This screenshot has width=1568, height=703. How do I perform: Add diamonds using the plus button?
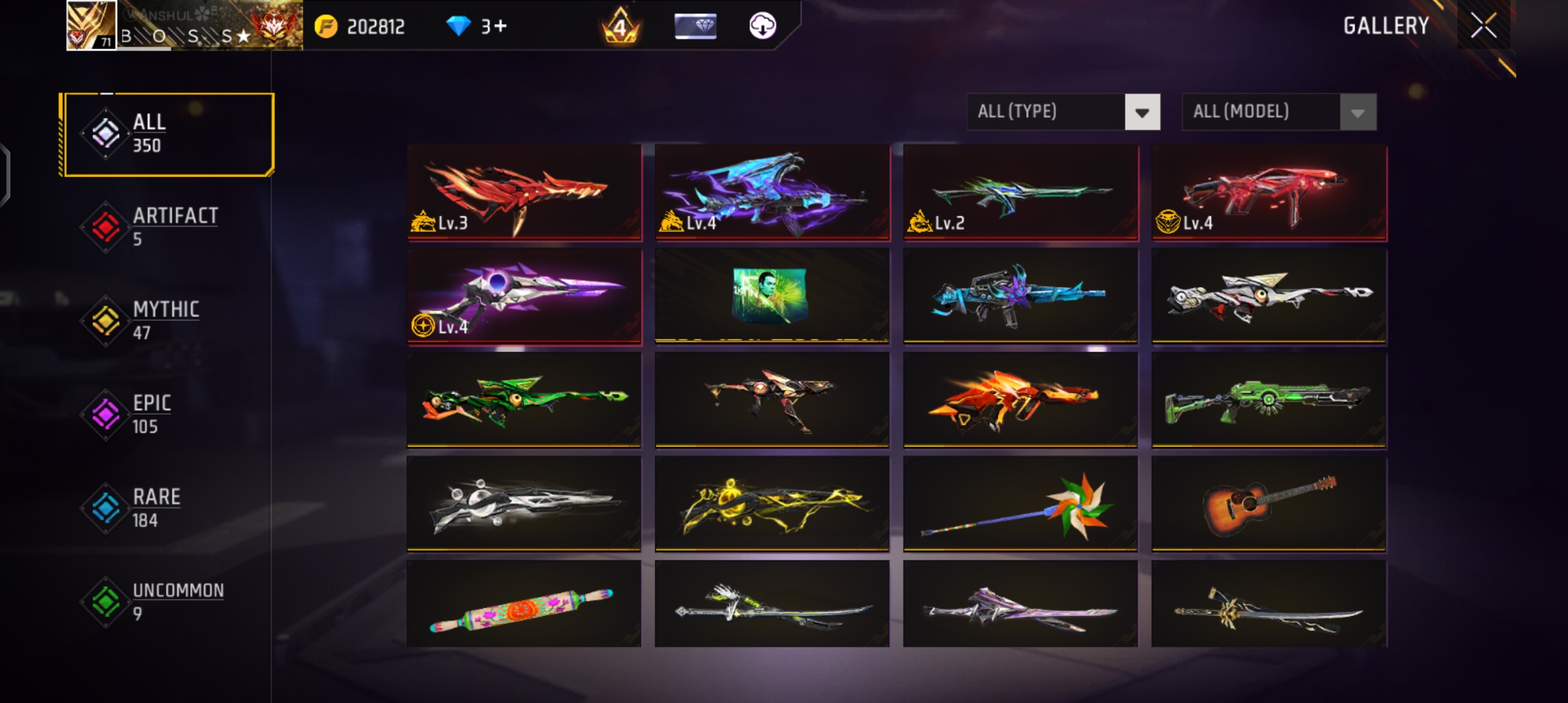pyautogui.click(x=500, y=26)
